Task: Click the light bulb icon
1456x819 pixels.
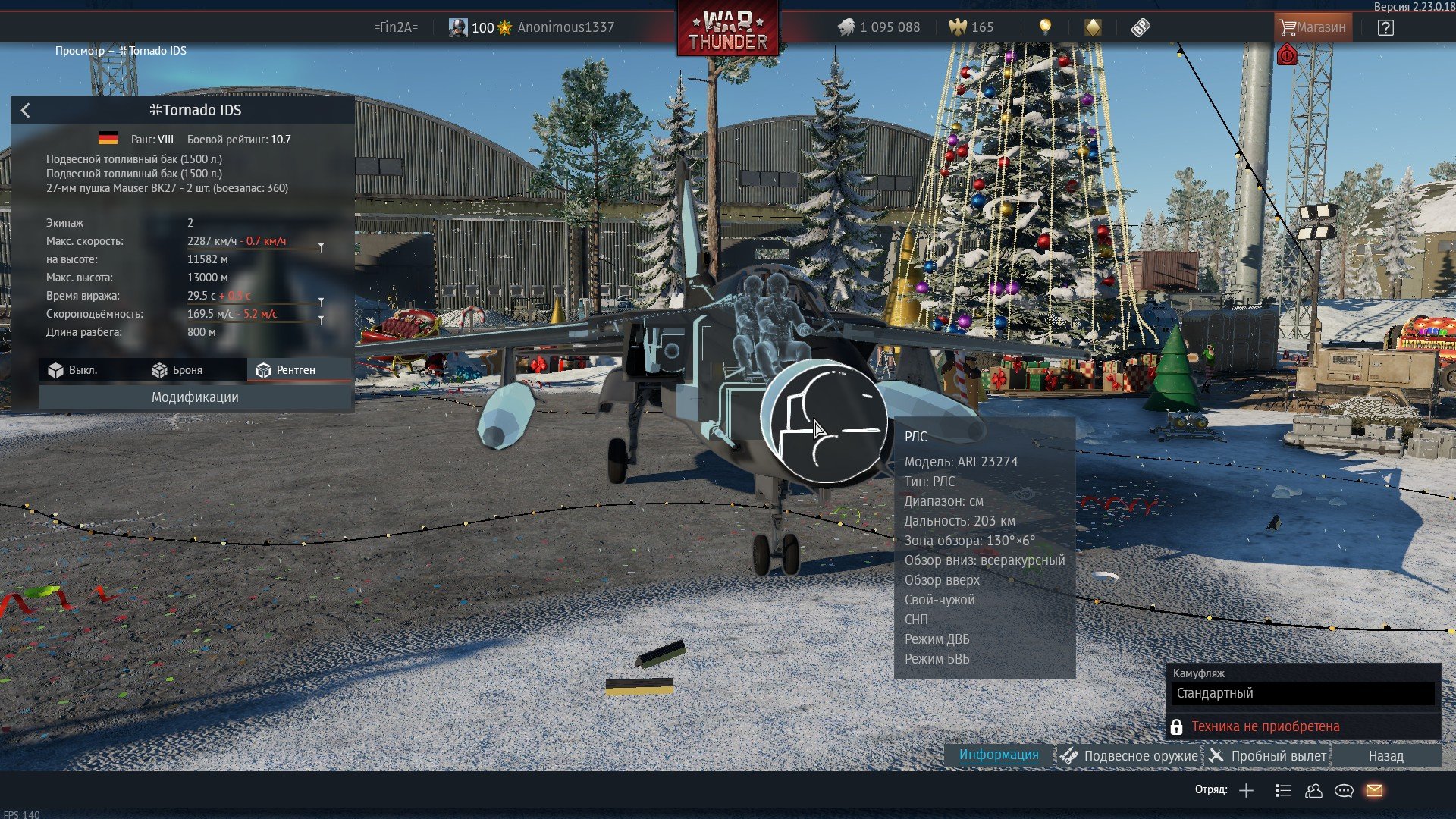Action: pyautogui.click(x=1045, y=27)
